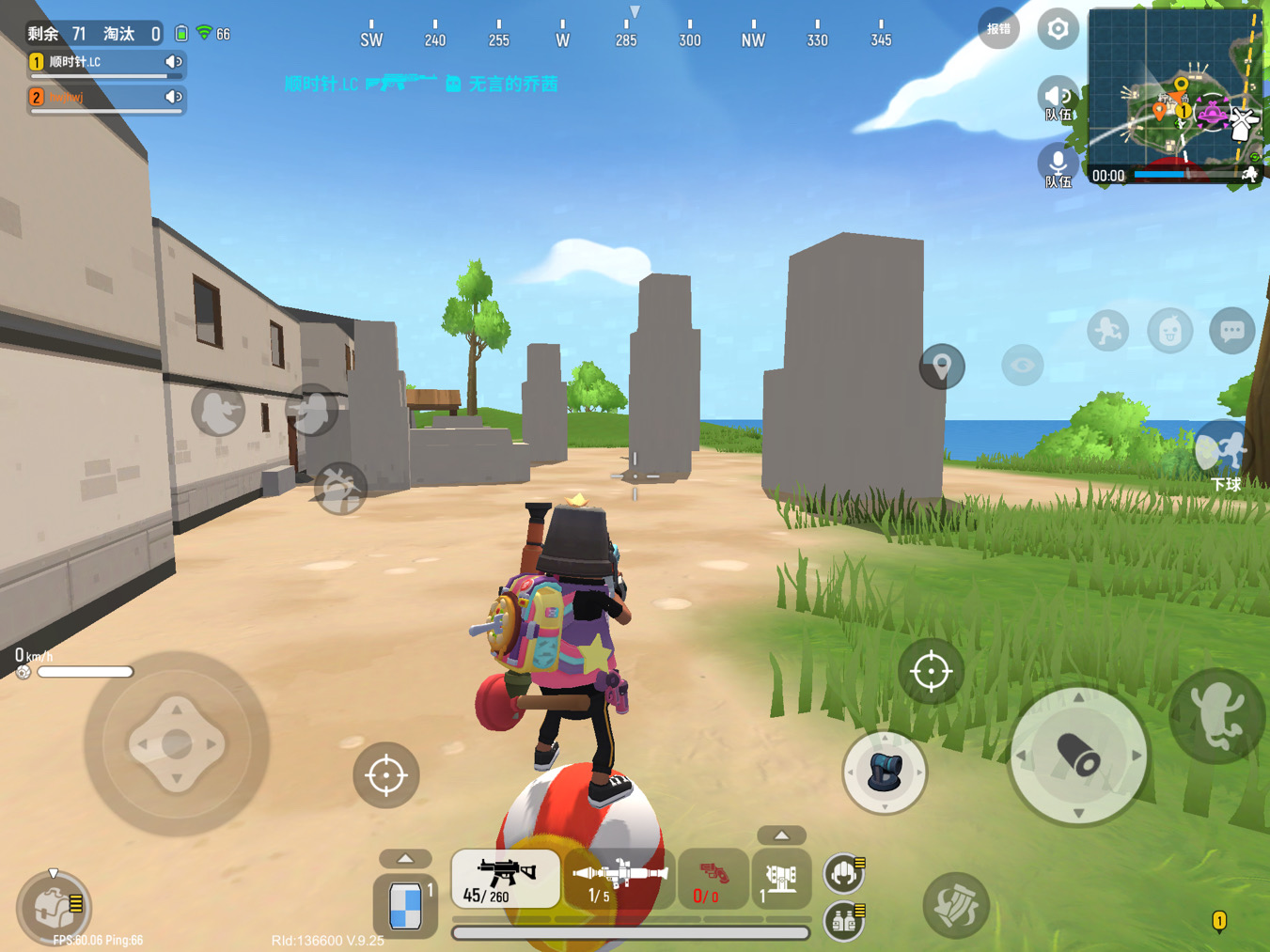Image resolution: width=1270 pixels, height=952 pixels.
Task: Tap the map ping marker icon
Action: (x=941, y=367)
